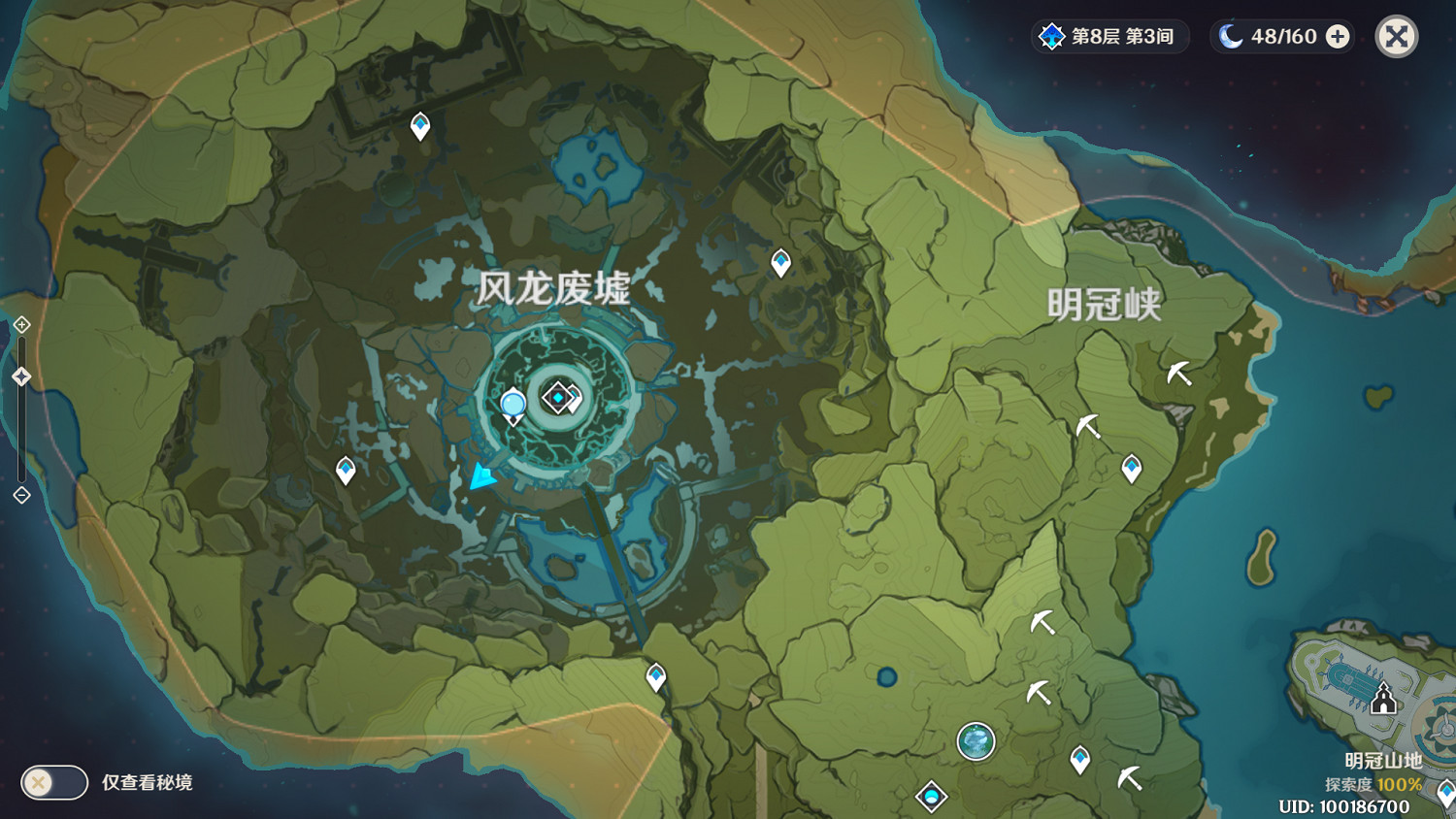Click the blue hydro orb marker near center

tap(512, 403)
